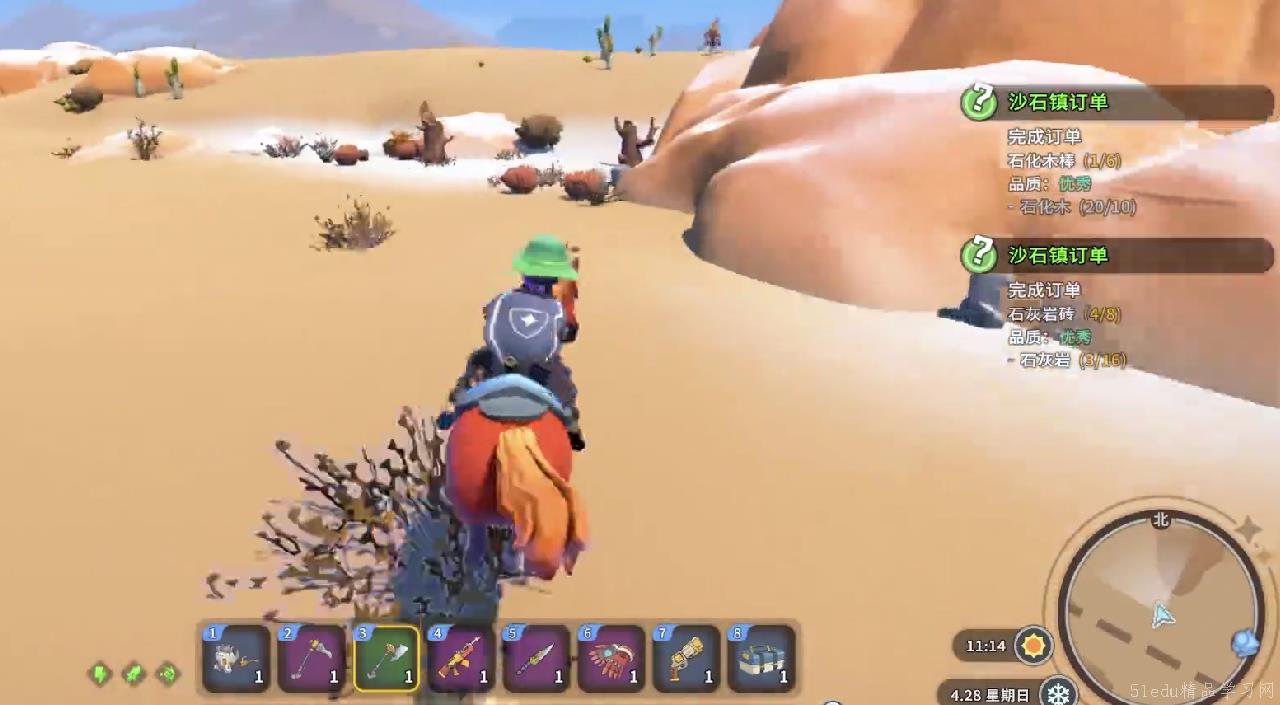Click the snowflake season icon beside the date
1280x705 pixels.
1057,692
